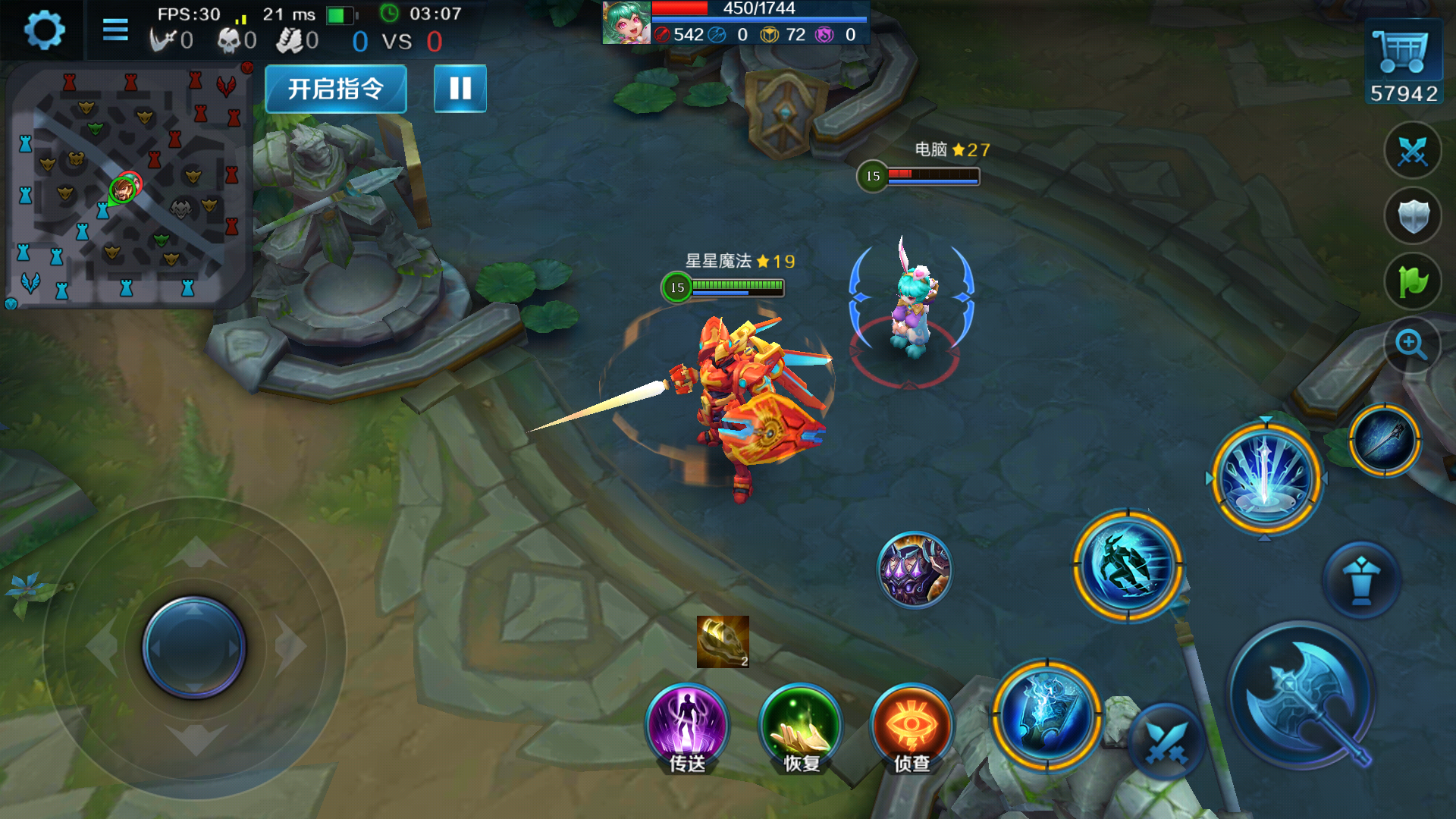
Task: Use the golden item slot
Action: coord(723,642)
